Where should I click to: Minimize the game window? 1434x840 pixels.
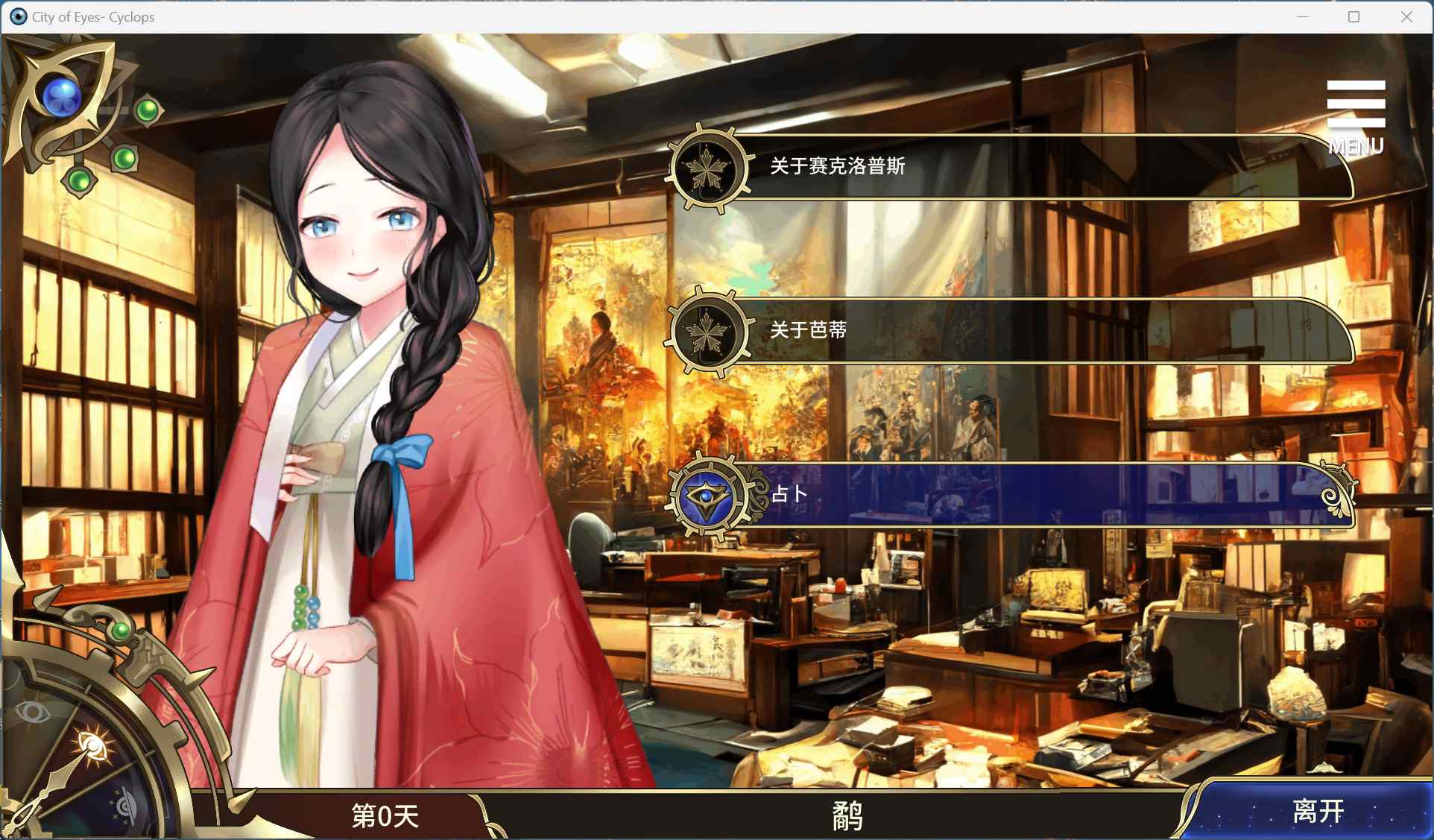pyautogui.click(x=1303, y=17)
